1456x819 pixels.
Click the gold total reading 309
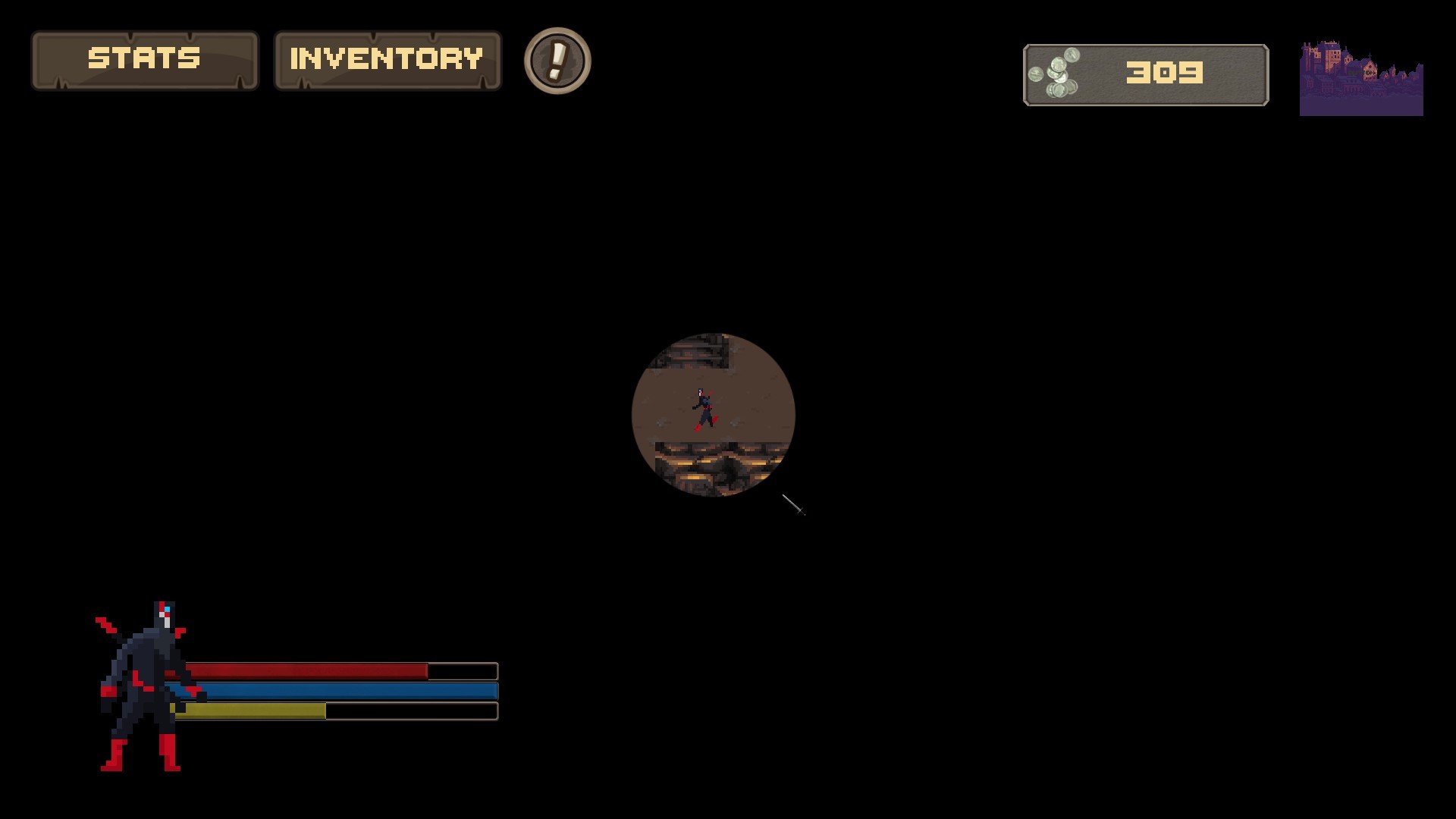tap(1164, 72)
